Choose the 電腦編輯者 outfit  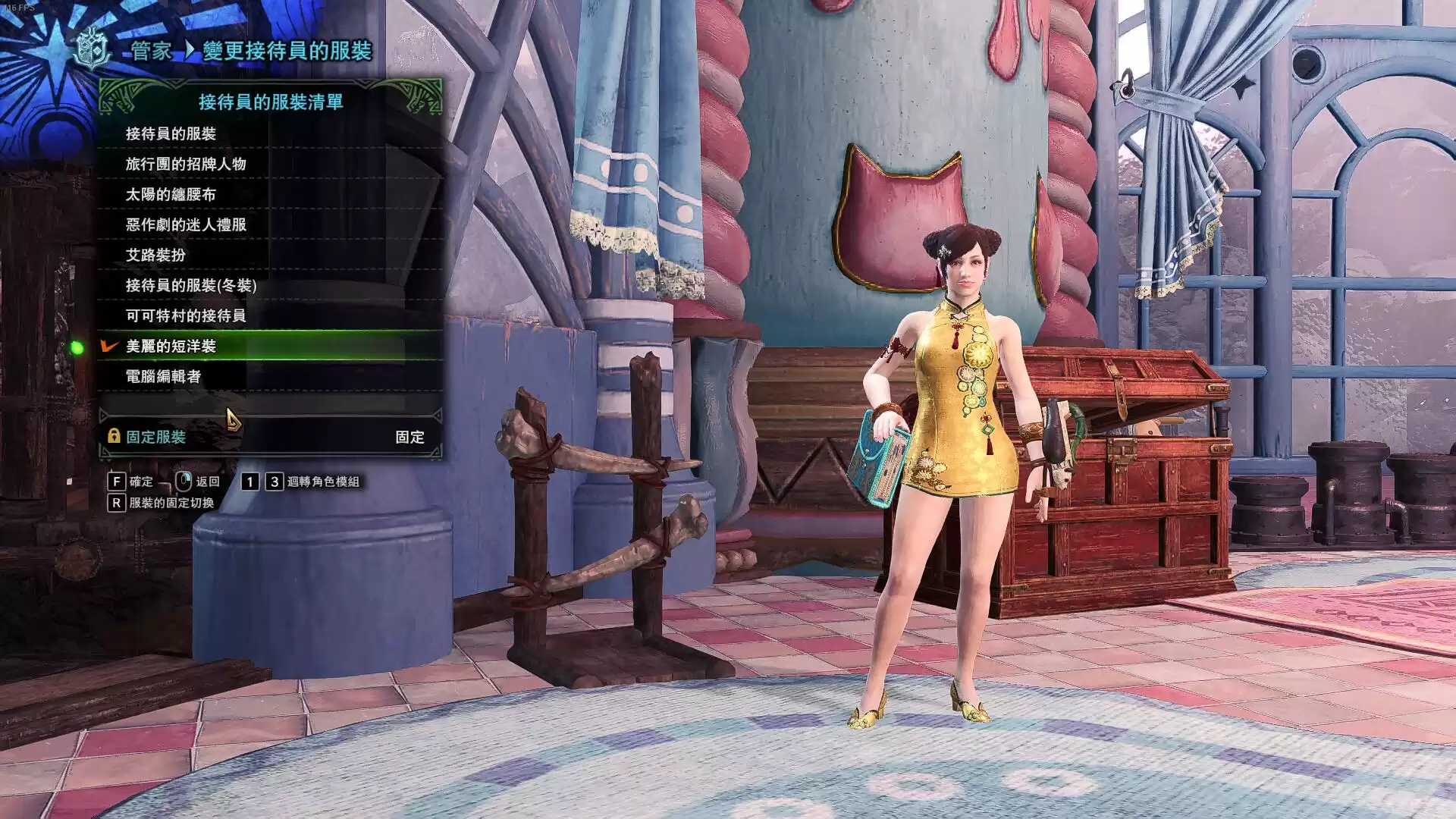point(164,376)
